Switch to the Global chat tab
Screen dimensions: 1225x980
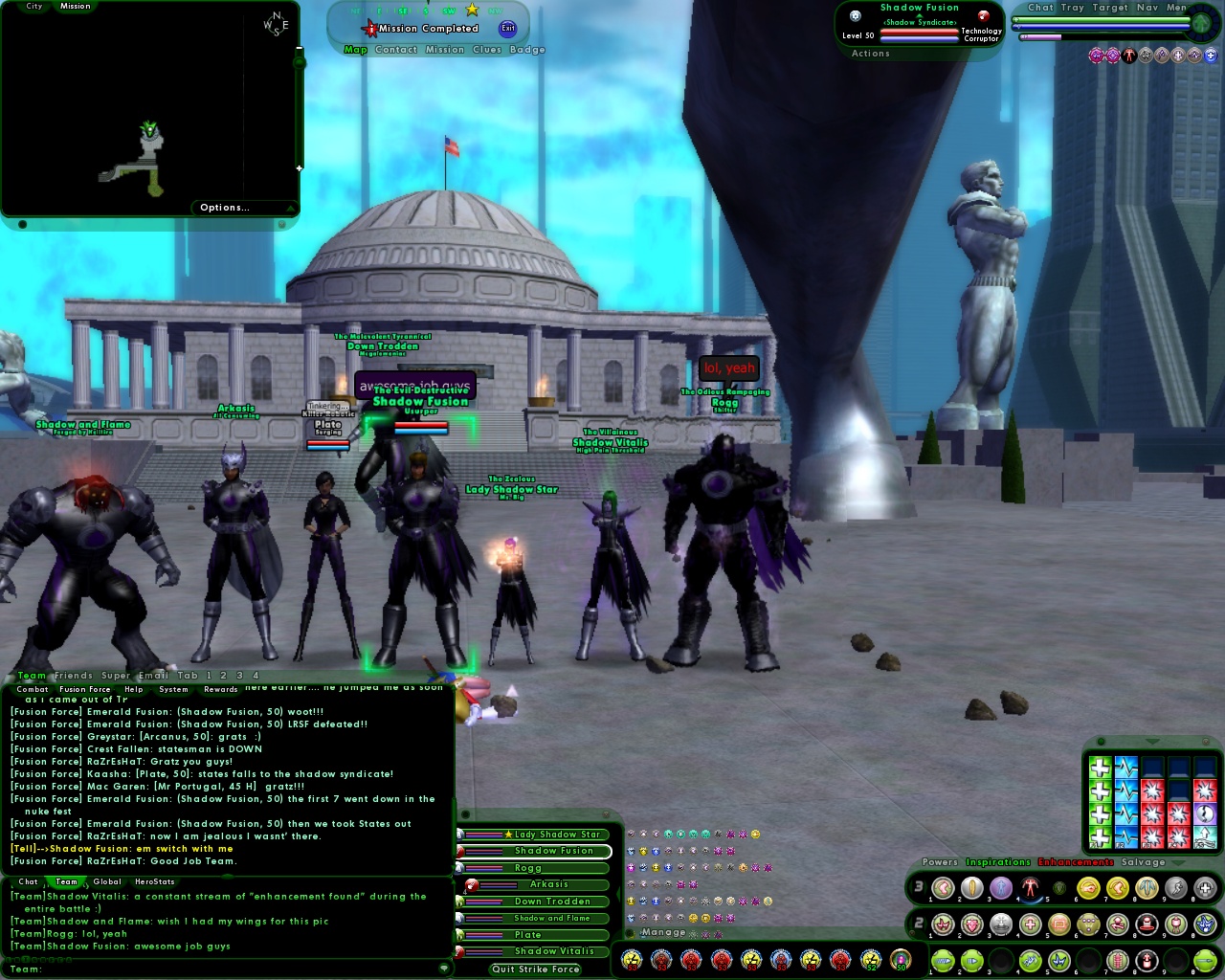click(x=107, y=881)
